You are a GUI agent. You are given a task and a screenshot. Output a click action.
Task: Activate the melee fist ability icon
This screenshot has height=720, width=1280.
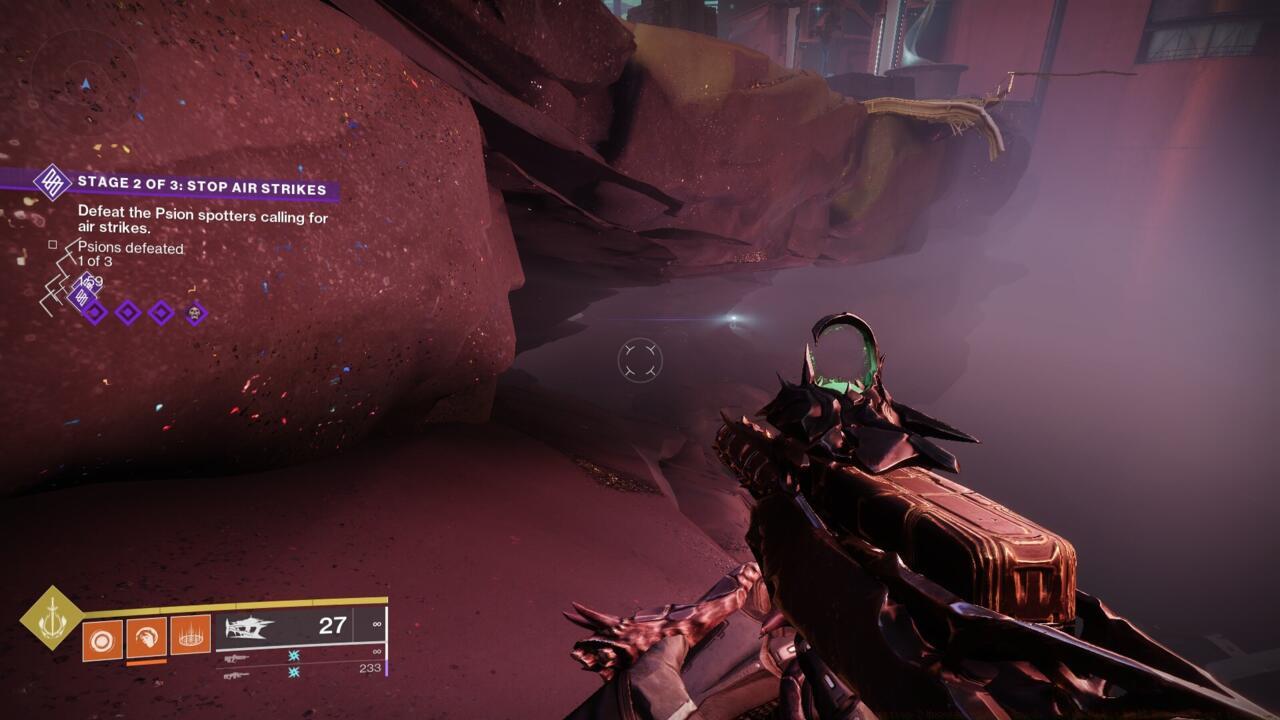pos(146,636)
